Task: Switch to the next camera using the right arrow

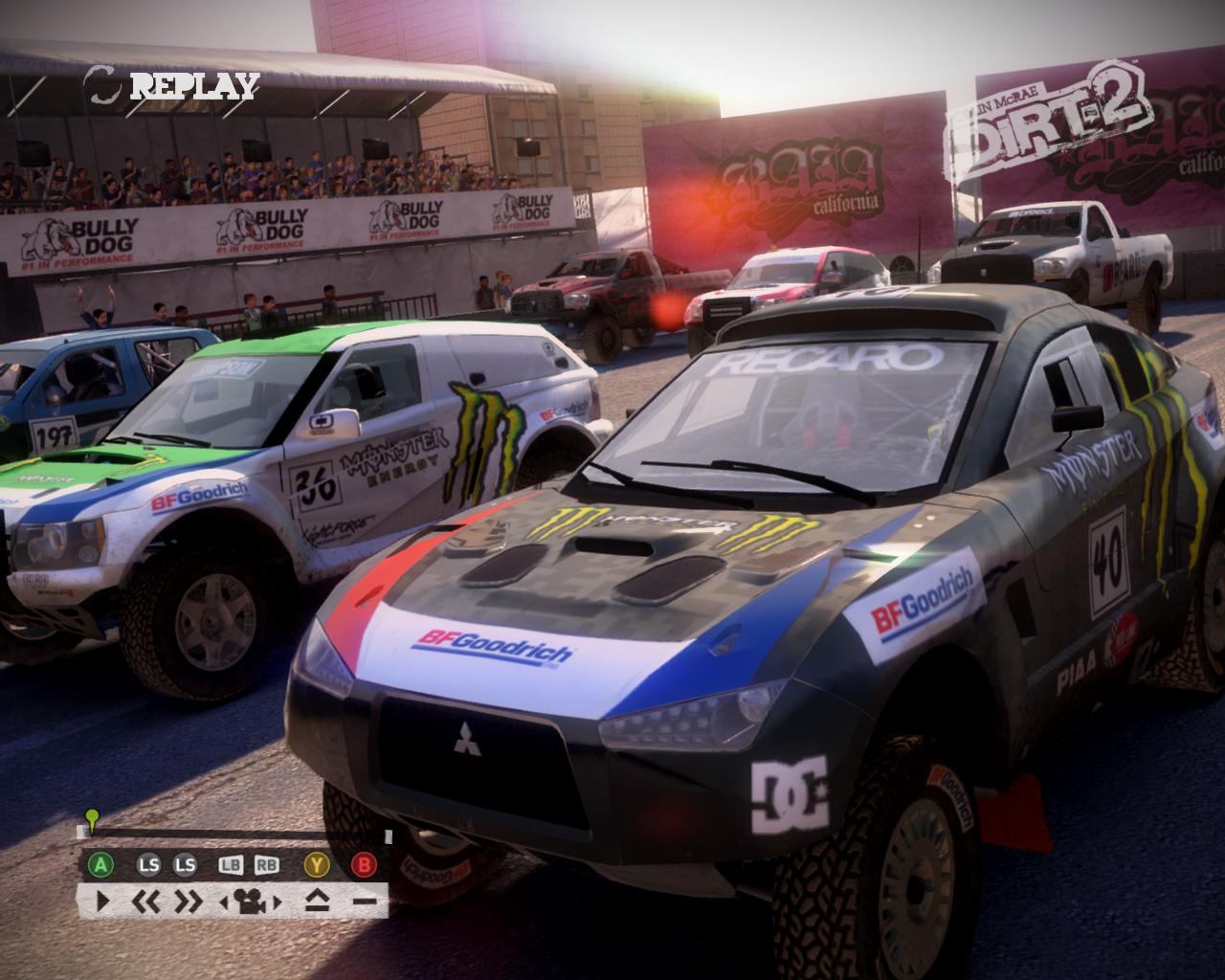Action: 278,901
